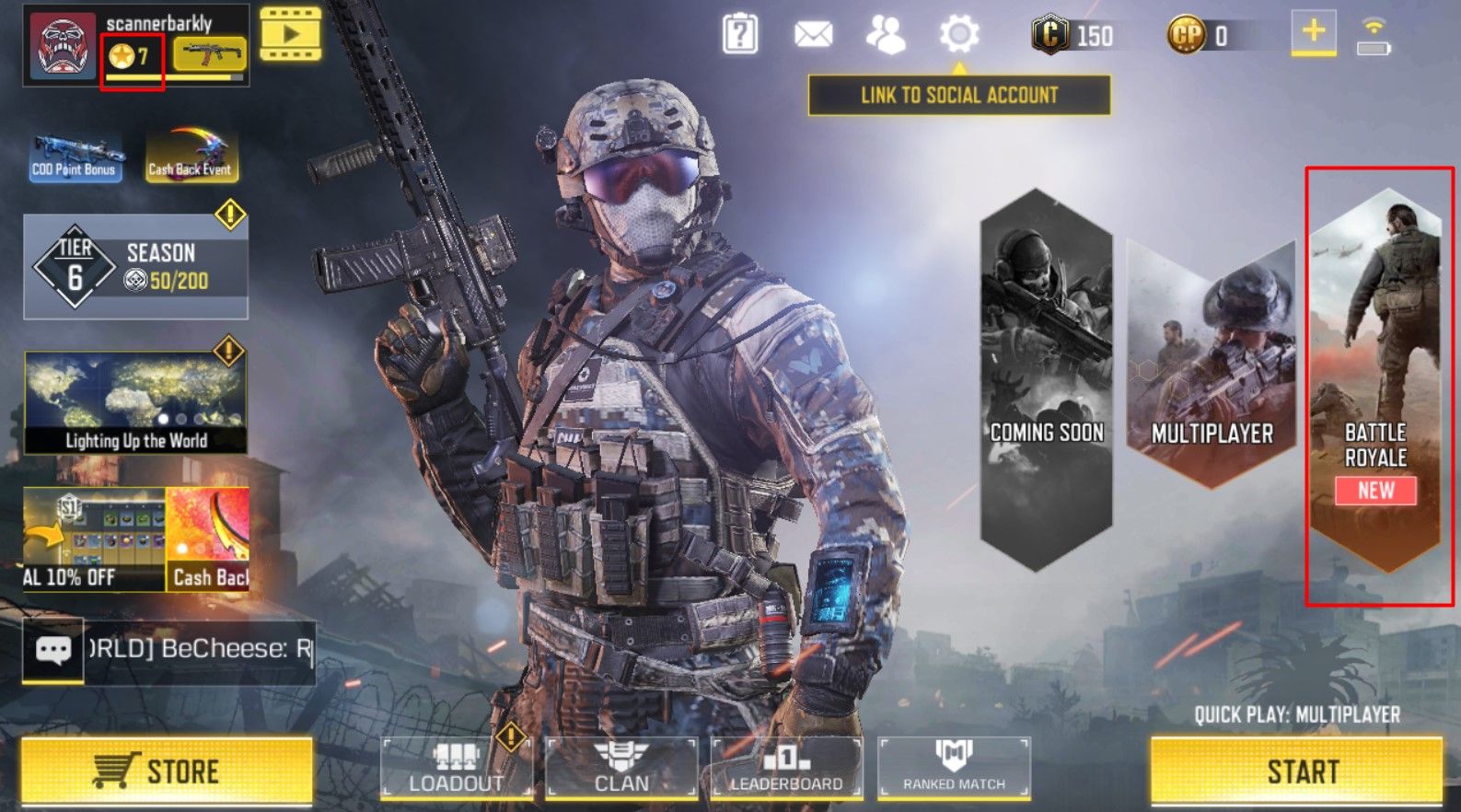Select the Ranked Match icon
Image resolution: width=1461 pixels, height=812 pixels.
tap(954, 771)
